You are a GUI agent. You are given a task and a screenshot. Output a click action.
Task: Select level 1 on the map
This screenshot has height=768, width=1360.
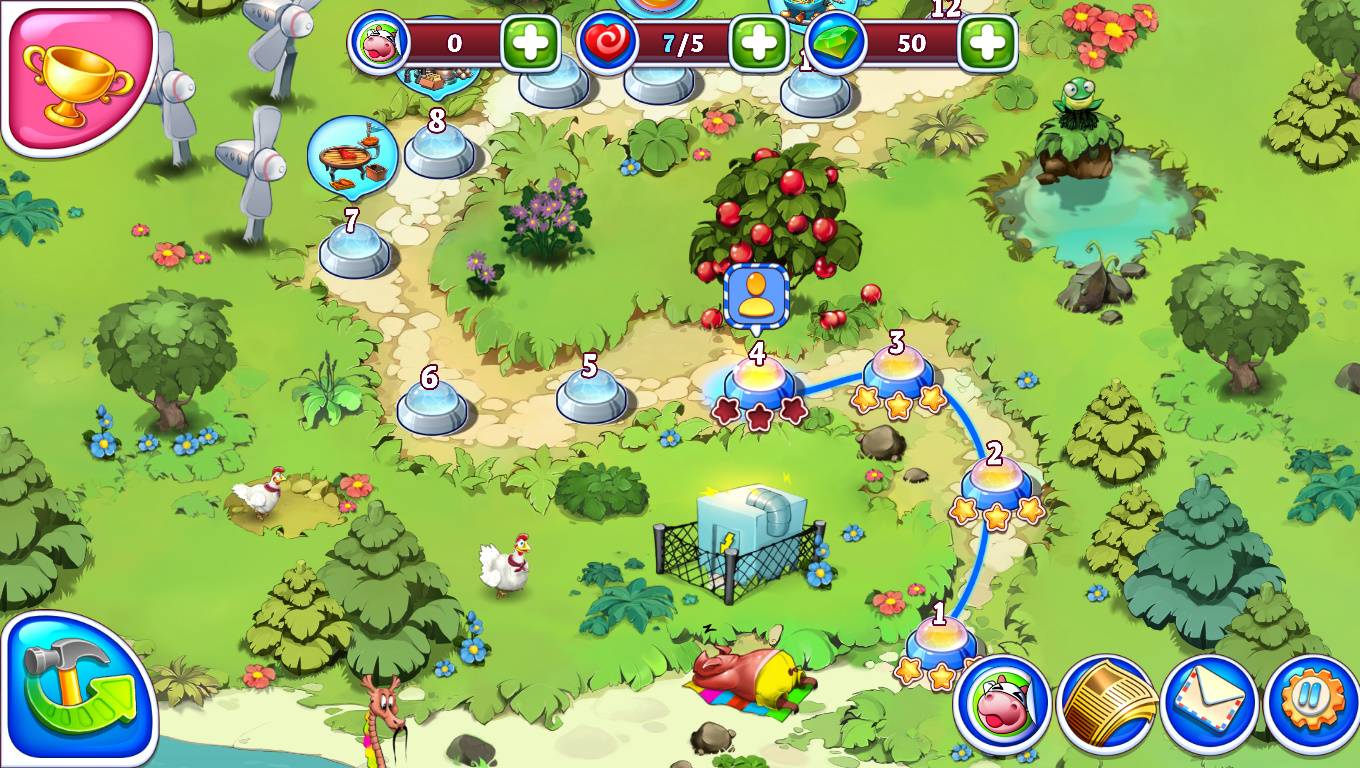click(940, 642)
